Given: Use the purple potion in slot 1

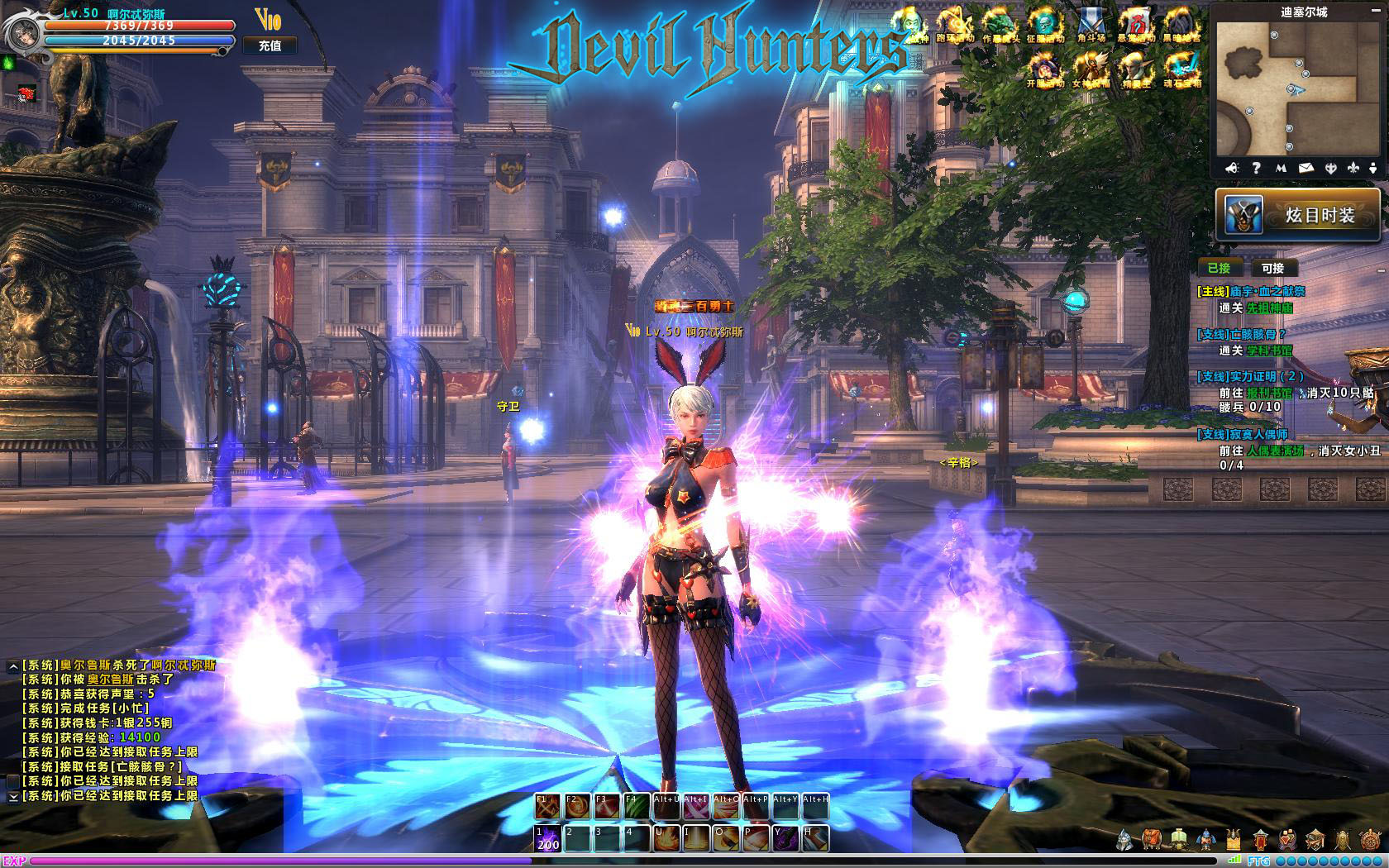Looking at the screenshot, I should [547, 838].
